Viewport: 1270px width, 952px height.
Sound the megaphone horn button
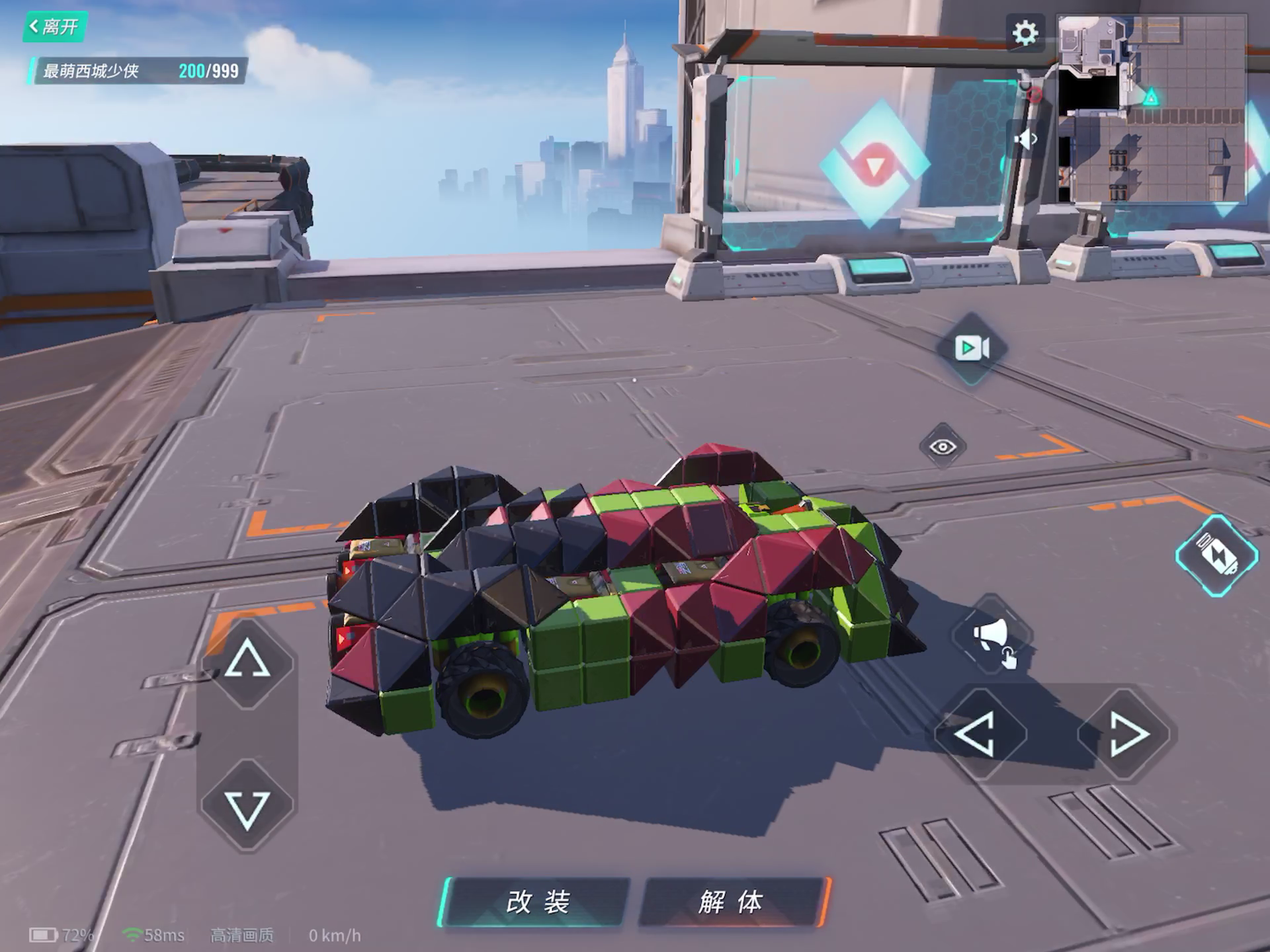(x=992, y=636)
